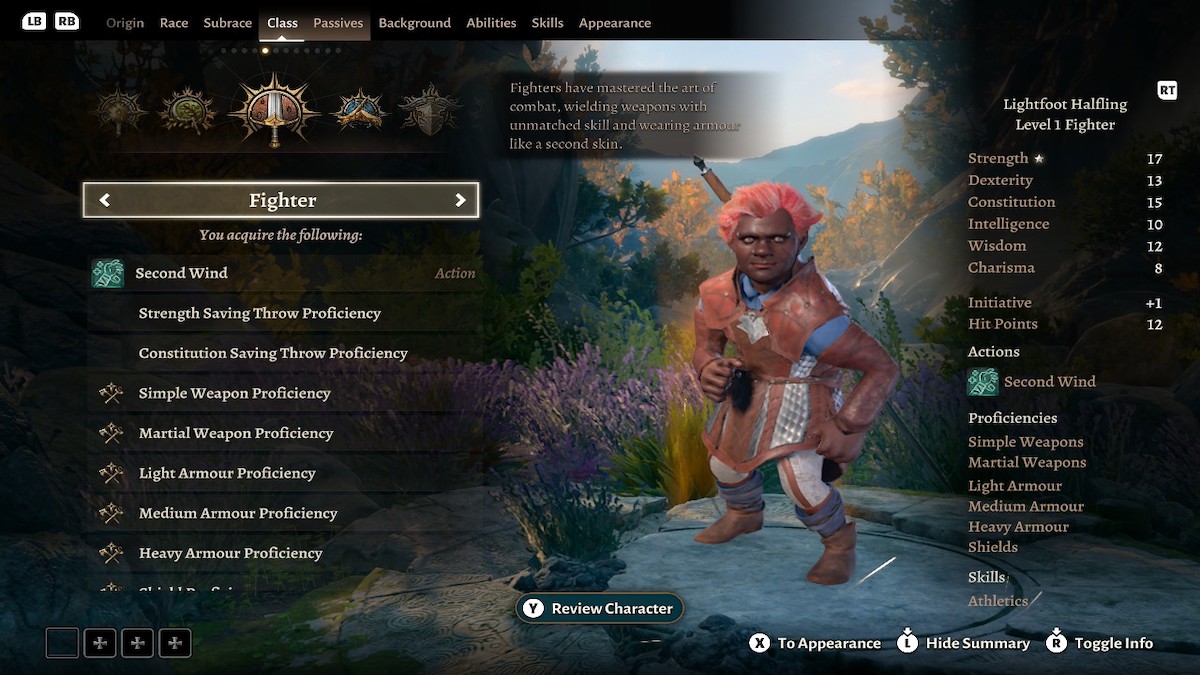Viewport: 1200px width, 675px height.
Task: Show the Skills tab
Action: (547, 23)
